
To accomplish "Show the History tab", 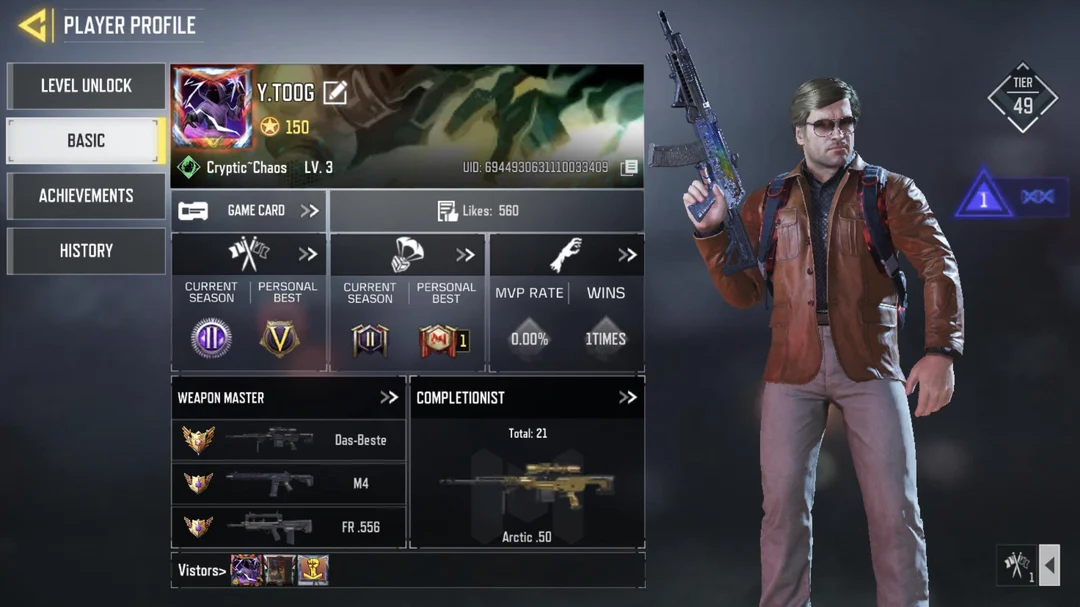I will point(86,251).
